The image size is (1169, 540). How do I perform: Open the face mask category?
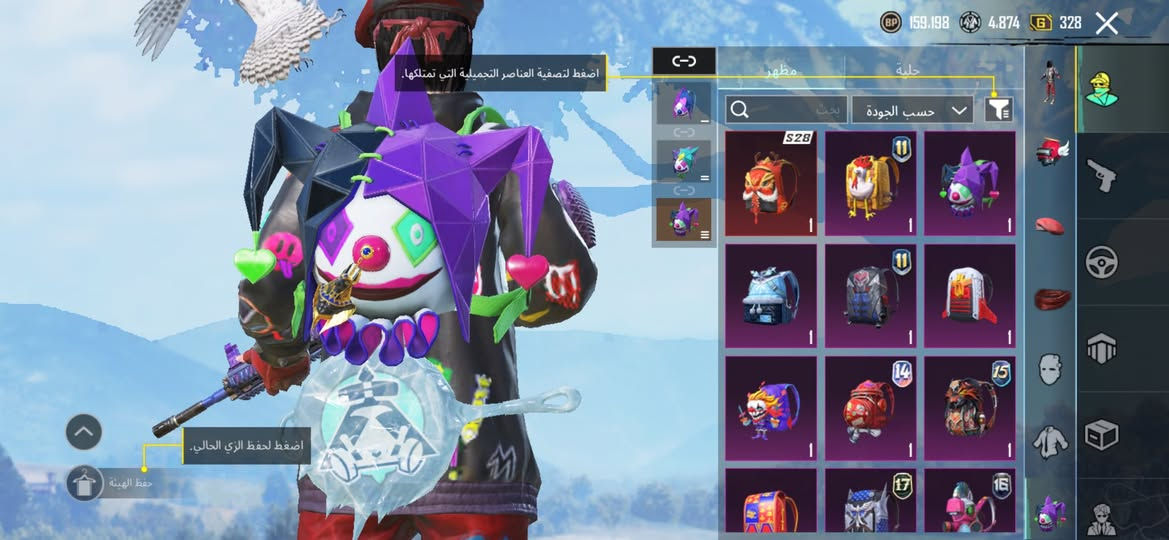tap(1049, 368)
